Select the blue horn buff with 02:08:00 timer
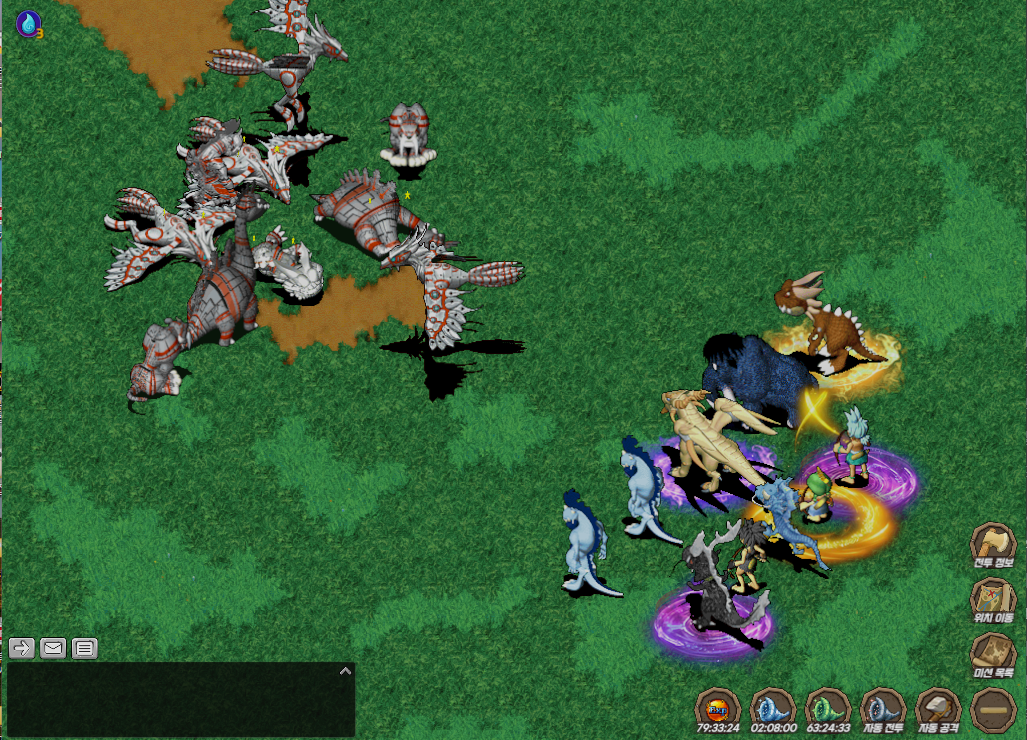Screen dimensions: 1027x740 pyautogui.click(x=772, y=709)
